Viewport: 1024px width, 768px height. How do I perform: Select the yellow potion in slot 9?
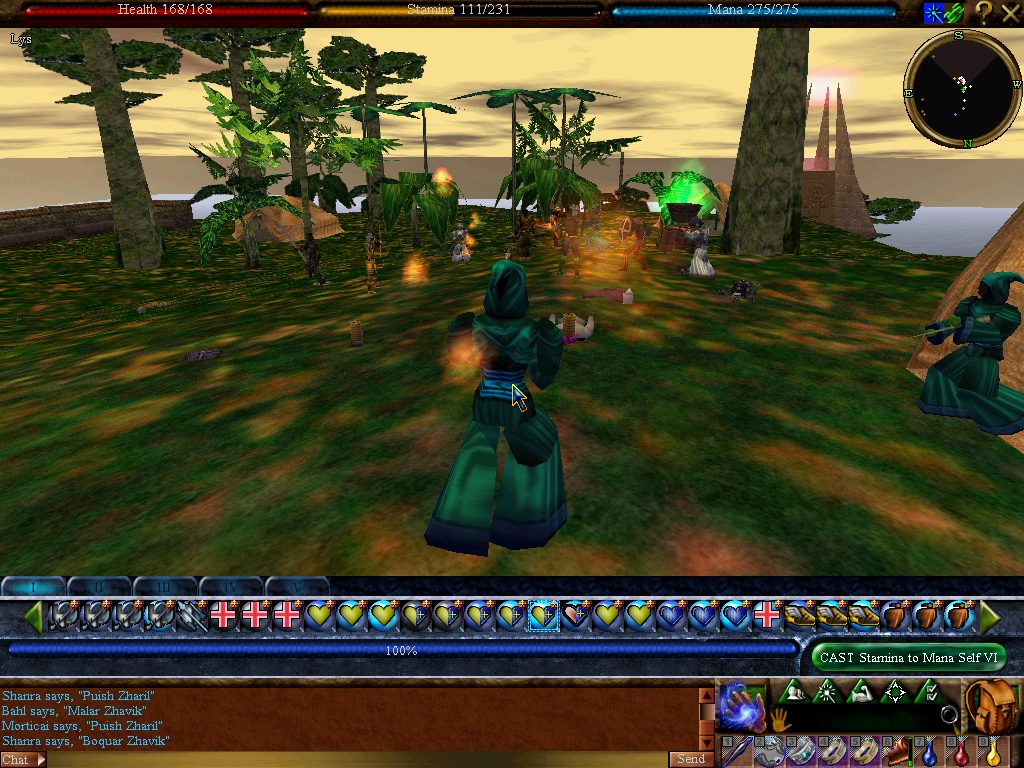tap(994, 752)
